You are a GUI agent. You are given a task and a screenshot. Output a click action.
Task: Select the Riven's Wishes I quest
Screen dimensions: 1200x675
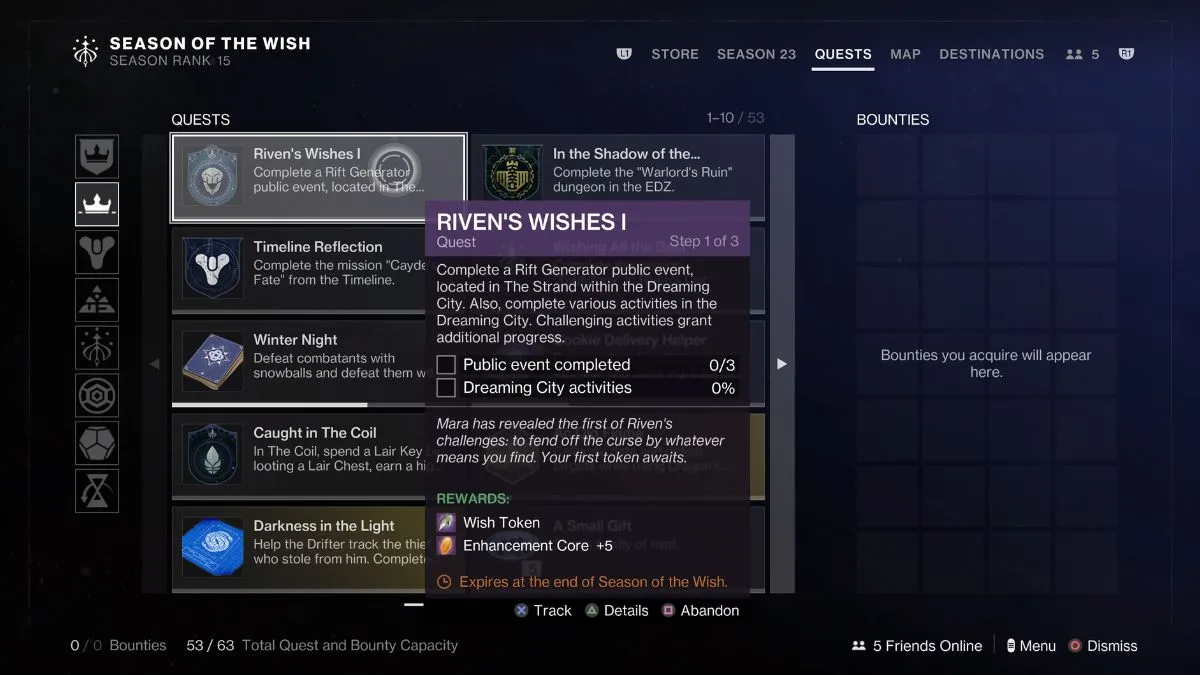pyautogui.click(x=318, y=178)
